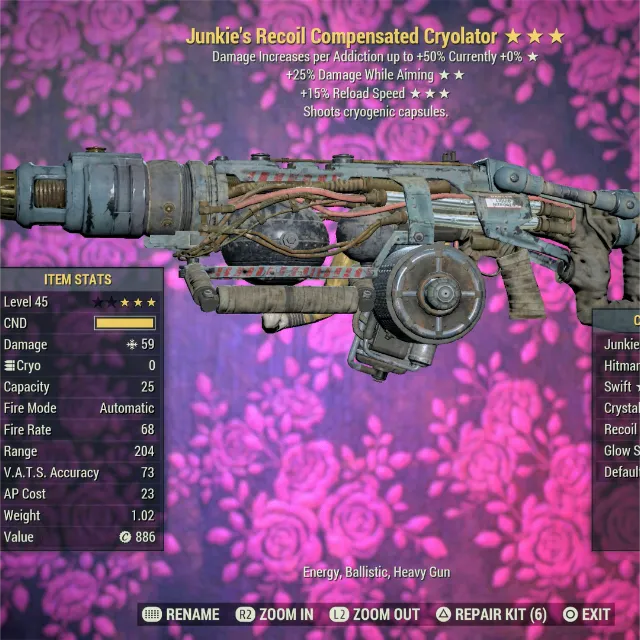Select the Hitman mod row
The width and height of the screenshot is (640, 640).
pos(620,366)
